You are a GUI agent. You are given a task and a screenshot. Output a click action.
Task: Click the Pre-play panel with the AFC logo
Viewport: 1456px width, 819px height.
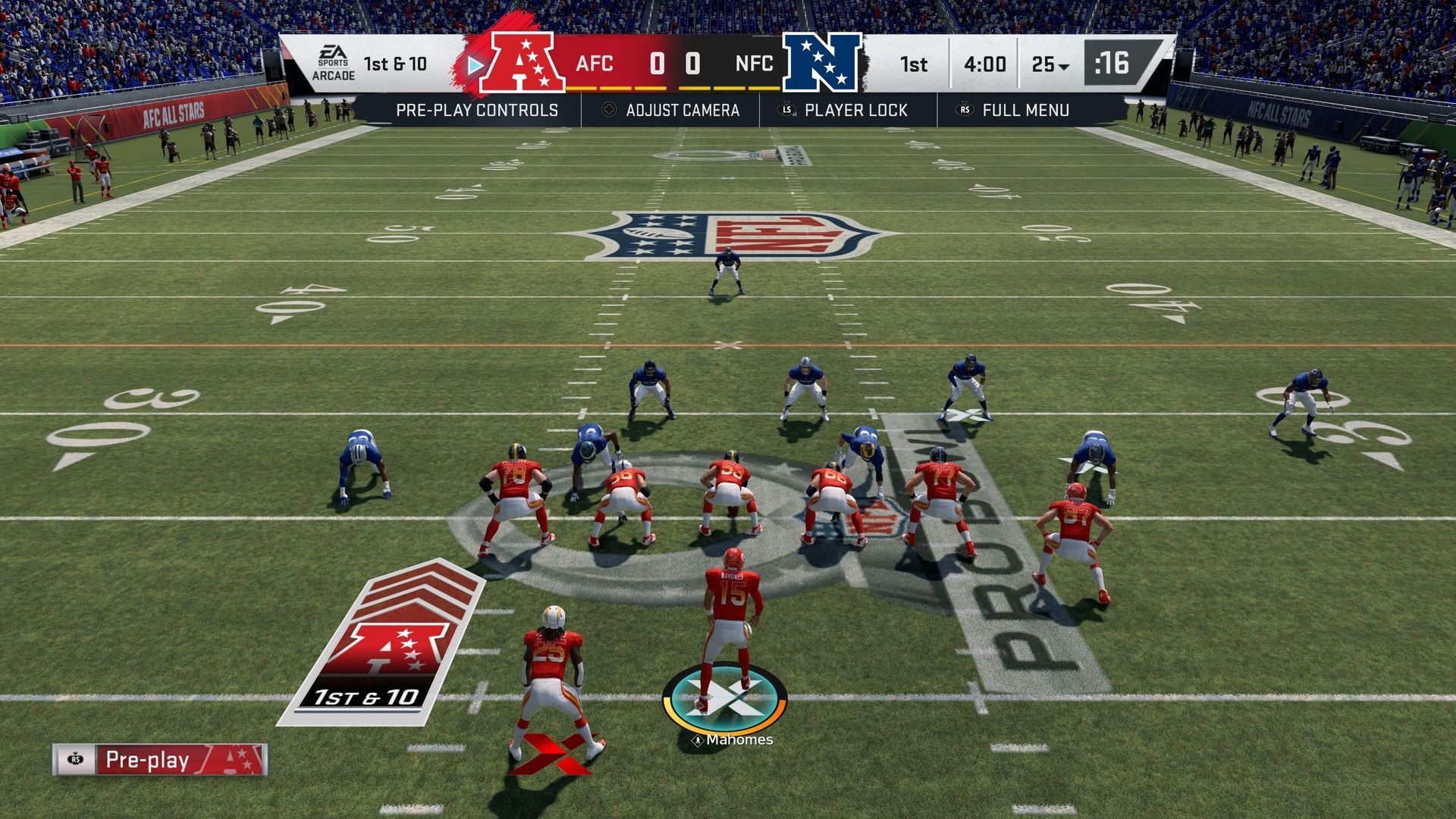(160, 760)
